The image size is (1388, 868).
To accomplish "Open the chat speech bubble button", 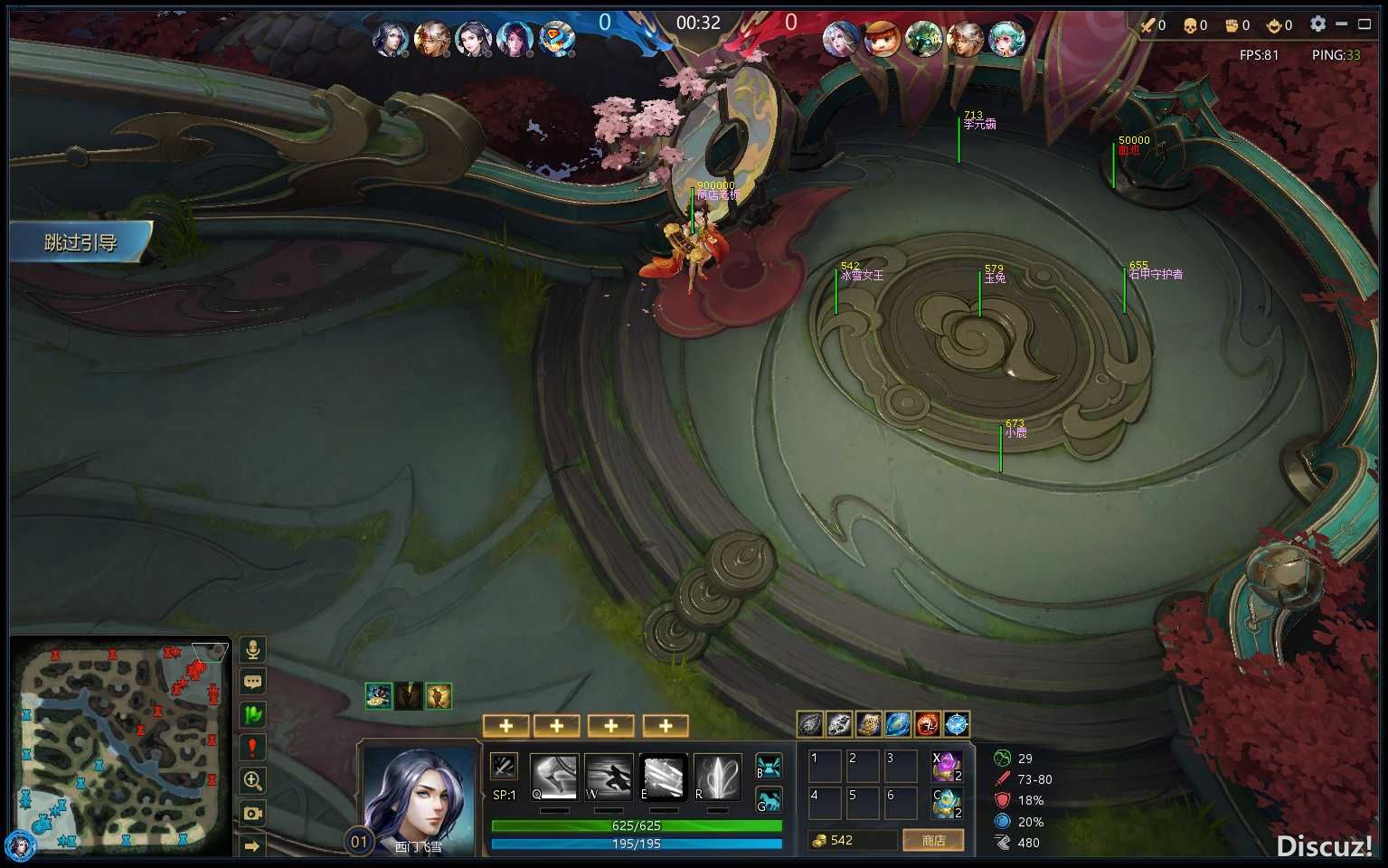I will (253, 682).
